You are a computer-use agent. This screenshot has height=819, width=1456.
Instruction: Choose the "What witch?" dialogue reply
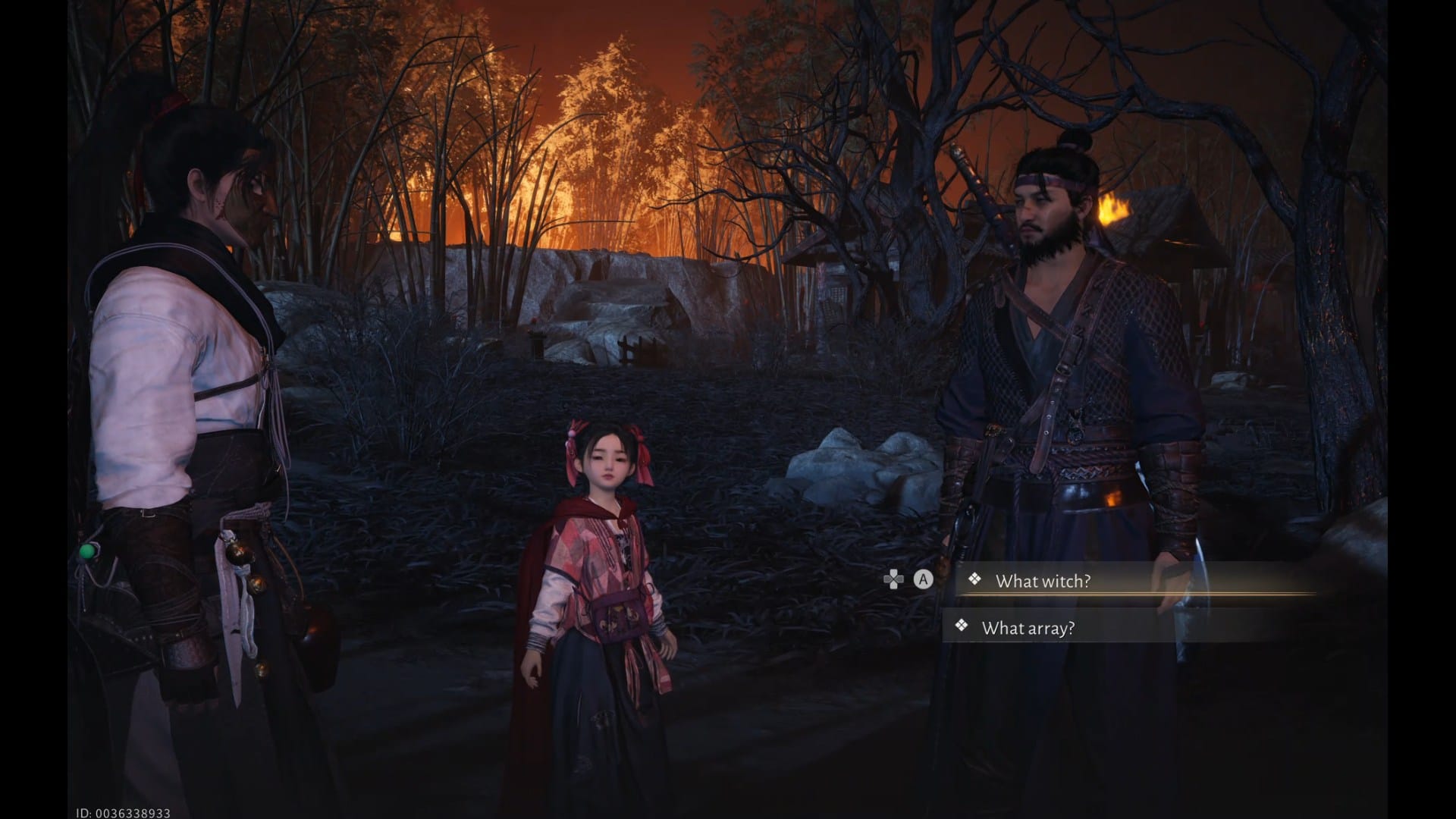tap(1042, 581)
